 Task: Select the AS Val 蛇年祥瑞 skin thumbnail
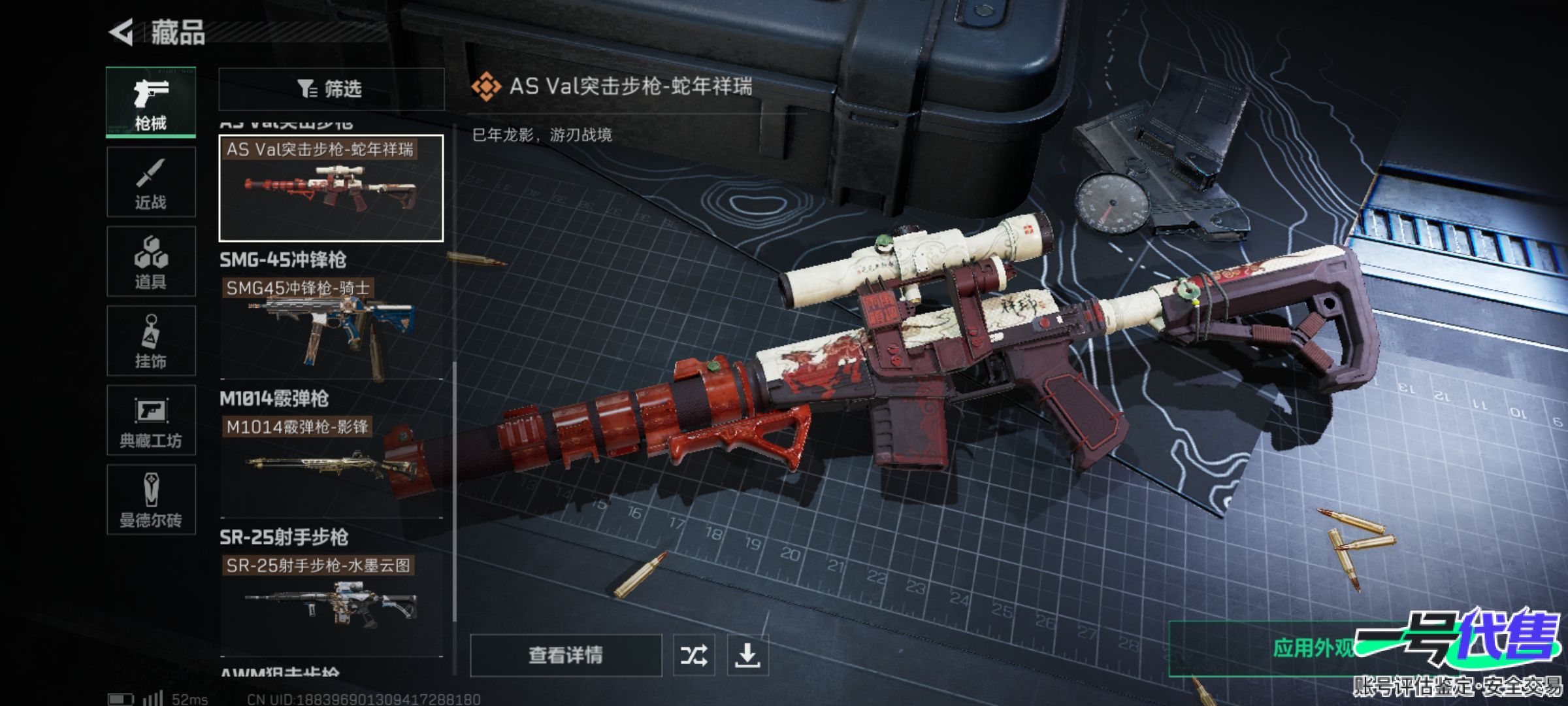(x=331, y=188)
